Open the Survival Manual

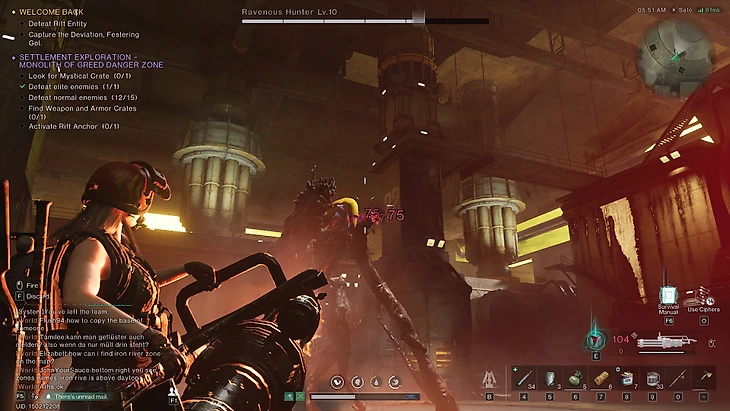[670, 296]
